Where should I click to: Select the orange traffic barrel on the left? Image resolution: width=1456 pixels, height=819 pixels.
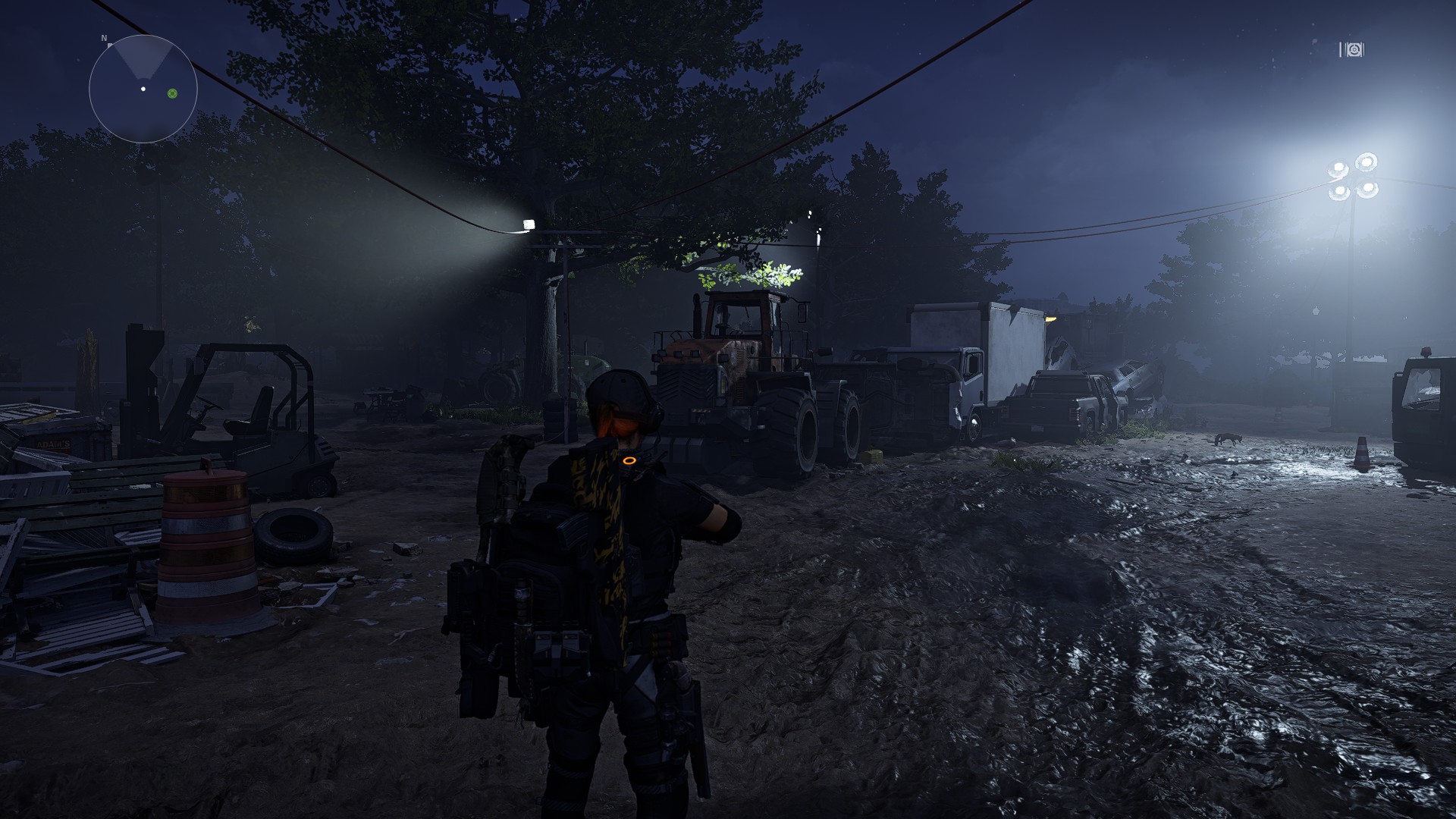click(x=205, y=546)
